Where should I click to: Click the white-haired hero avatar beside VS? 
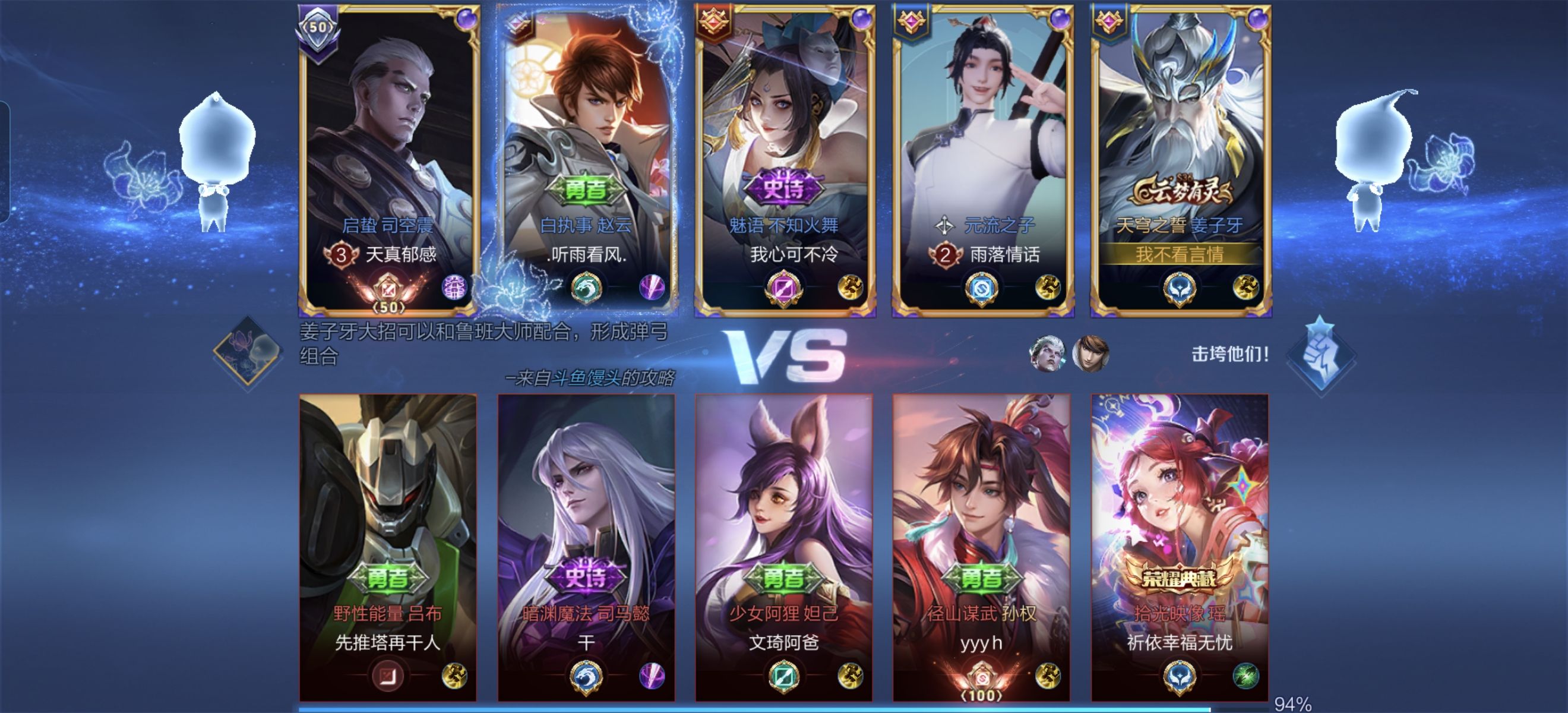[1047, 353]
